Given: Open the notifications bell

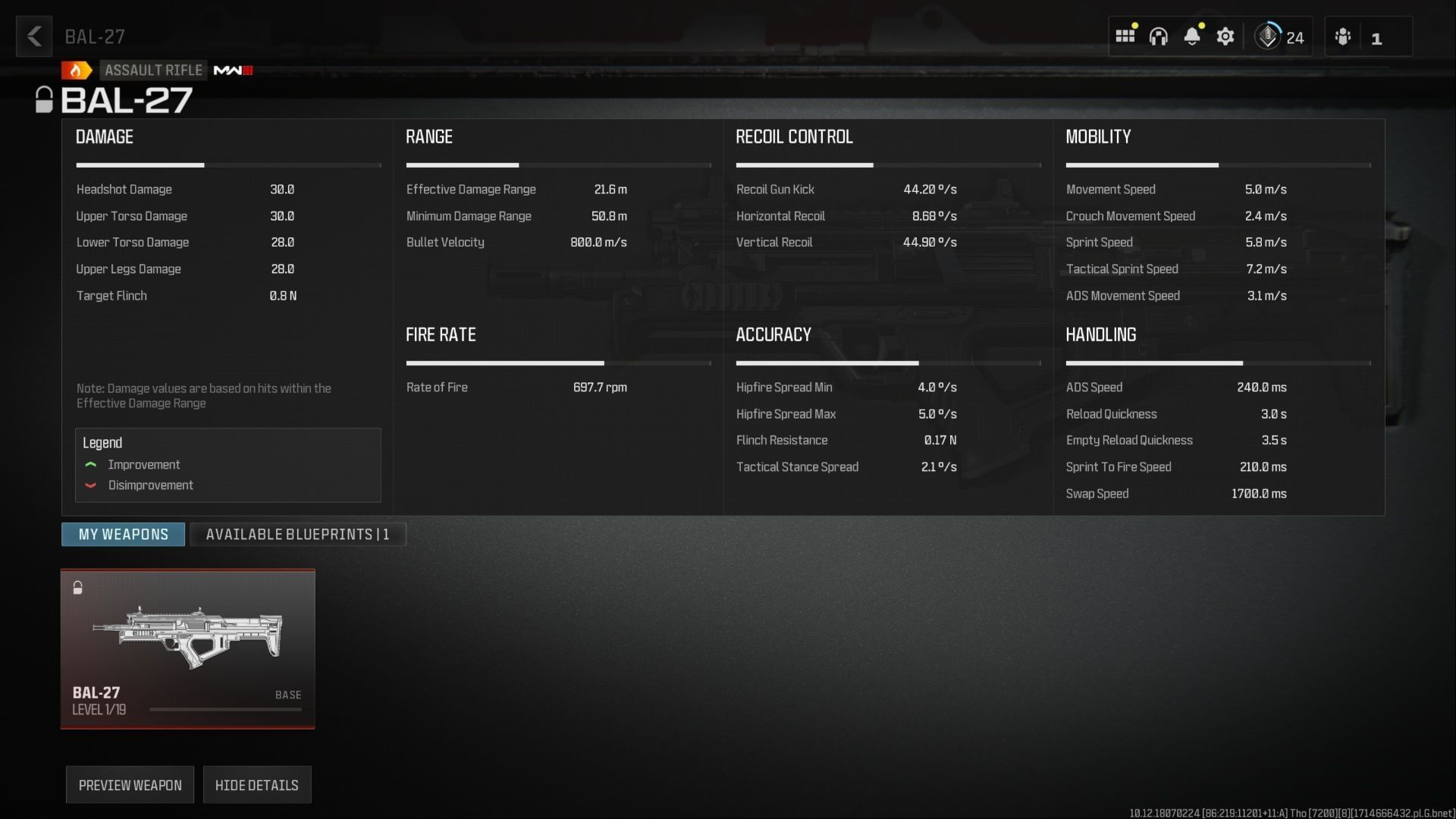Looking at the screenshot, I should tap(1193, 36).
